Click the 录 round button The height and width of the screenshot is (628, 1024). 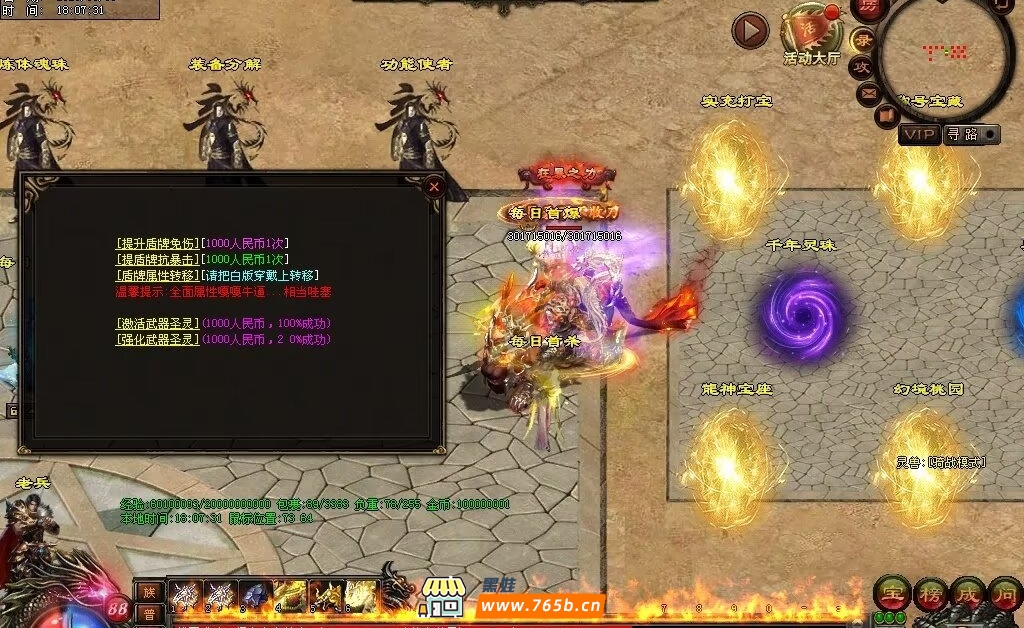[864, 41]
